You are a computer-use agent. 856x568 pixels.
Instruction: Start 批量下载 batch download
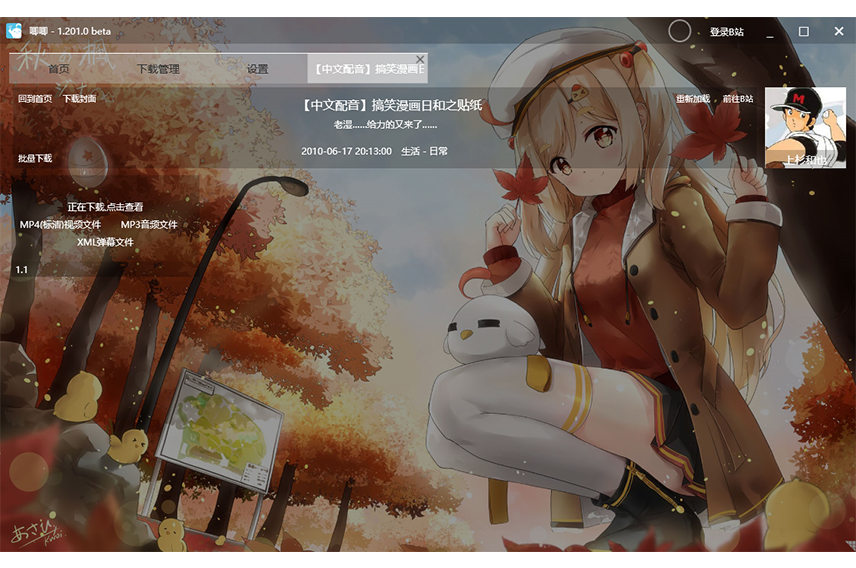[x=35, y=158]
